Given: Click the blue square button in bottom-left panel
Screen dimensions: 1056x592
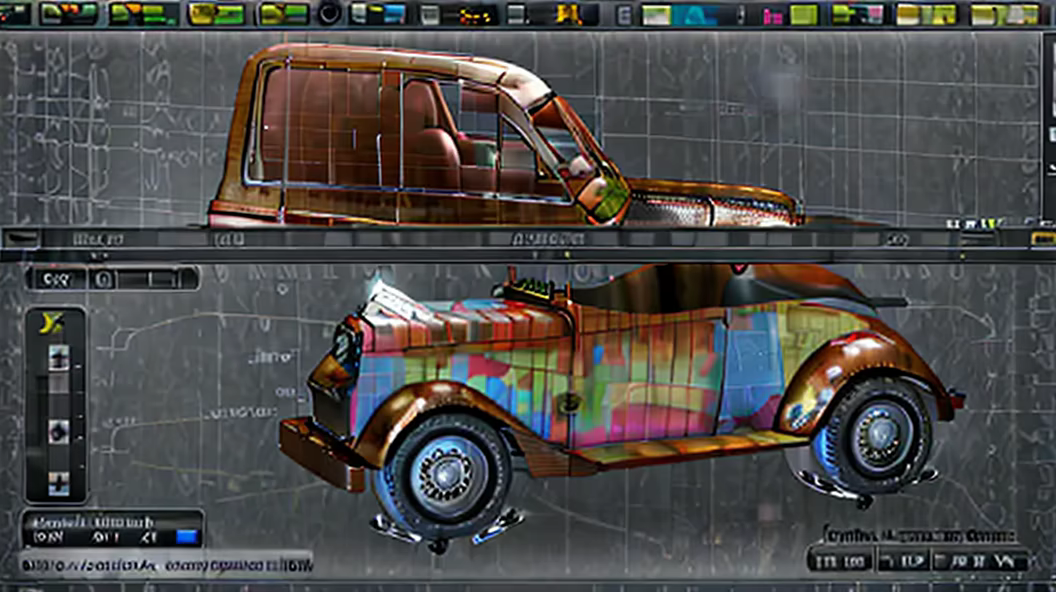Looking at the screenshot, I should coord(187,537).
